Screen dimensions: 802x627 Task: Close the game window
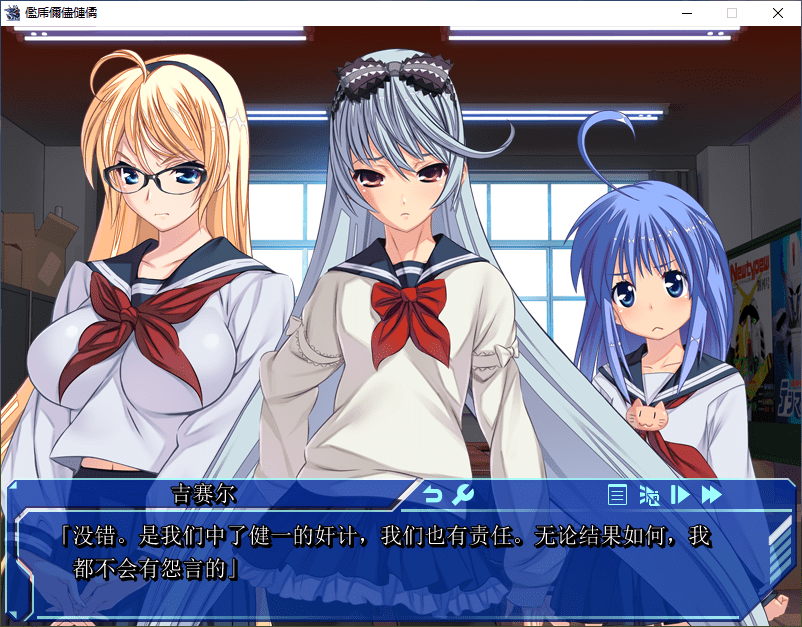(x=777, y=13)
